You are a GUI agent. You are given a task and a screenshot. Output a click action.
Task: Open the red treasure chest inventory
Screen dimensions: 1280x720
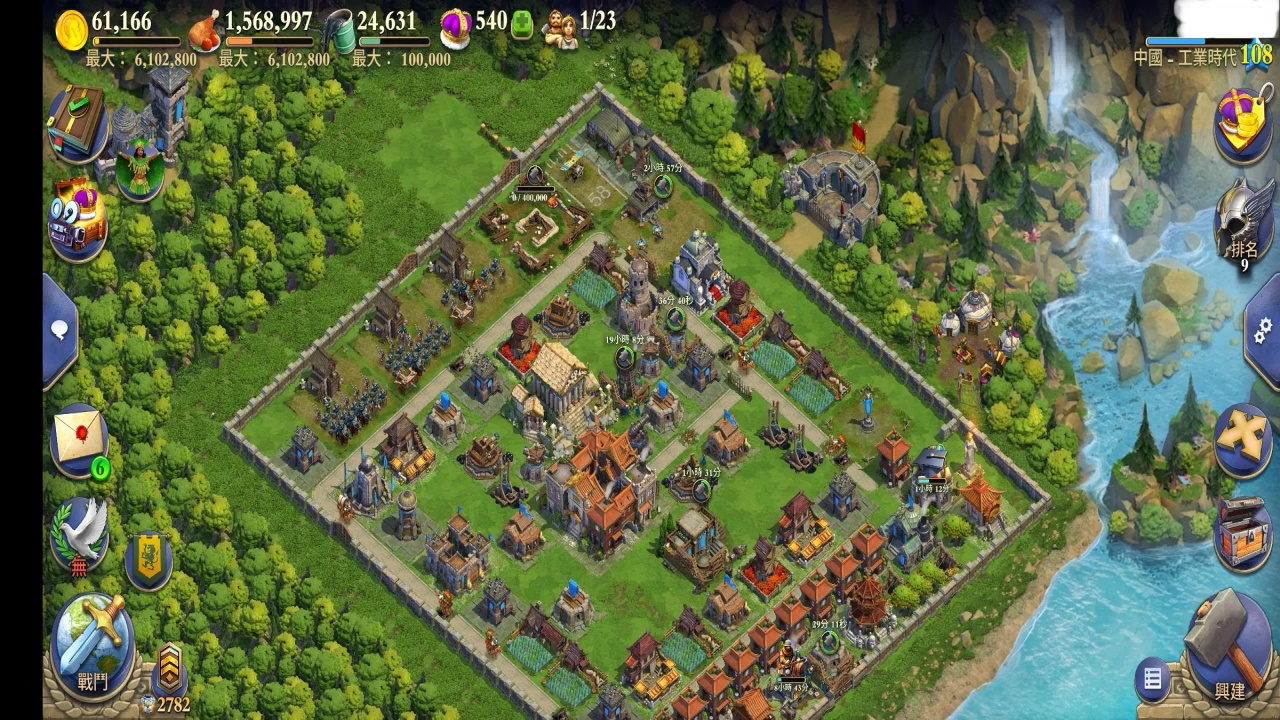tap(1243, 532)
